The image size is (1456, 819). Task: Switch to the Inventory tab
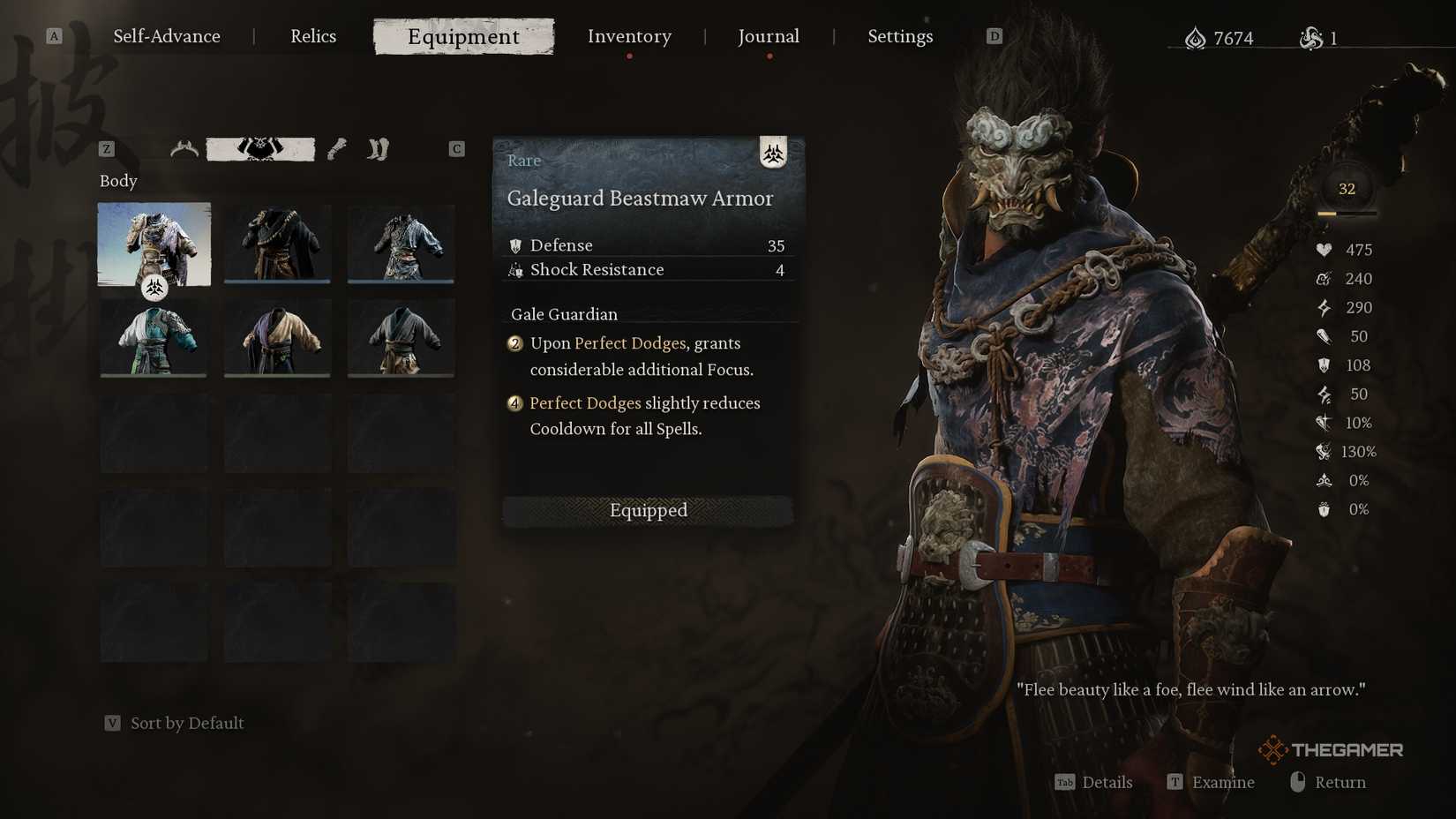(628, 36)
